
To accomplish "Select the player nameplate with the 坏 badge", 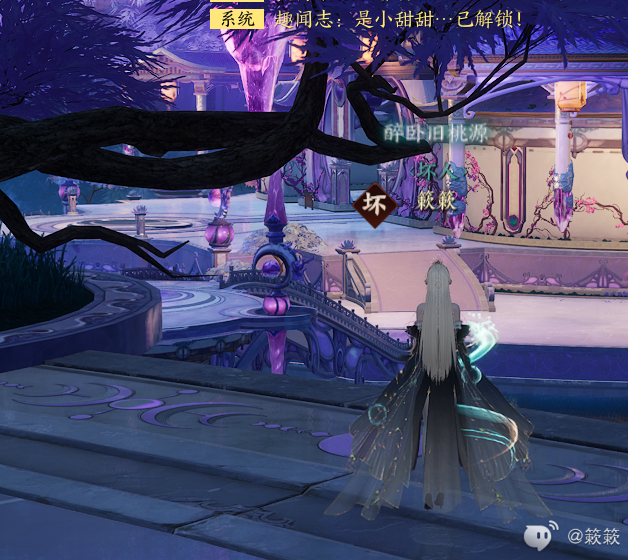I will [x=412, y=201].
